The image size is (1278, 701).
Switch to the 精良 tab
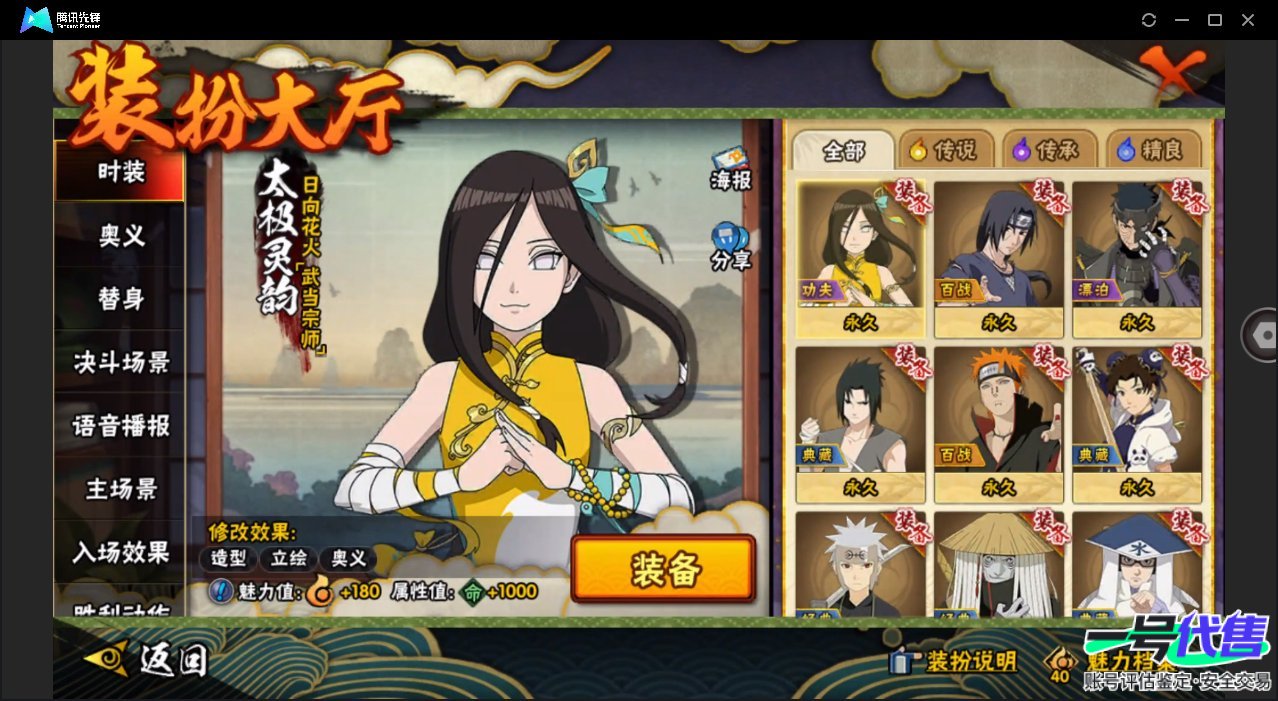click(1152, 151)
